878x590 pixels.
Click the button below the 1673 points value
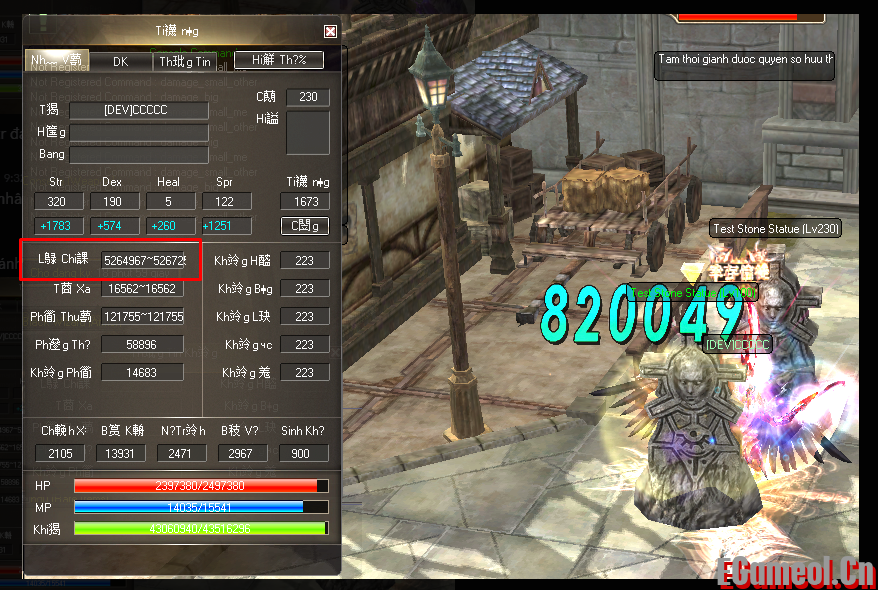[304, 226]
